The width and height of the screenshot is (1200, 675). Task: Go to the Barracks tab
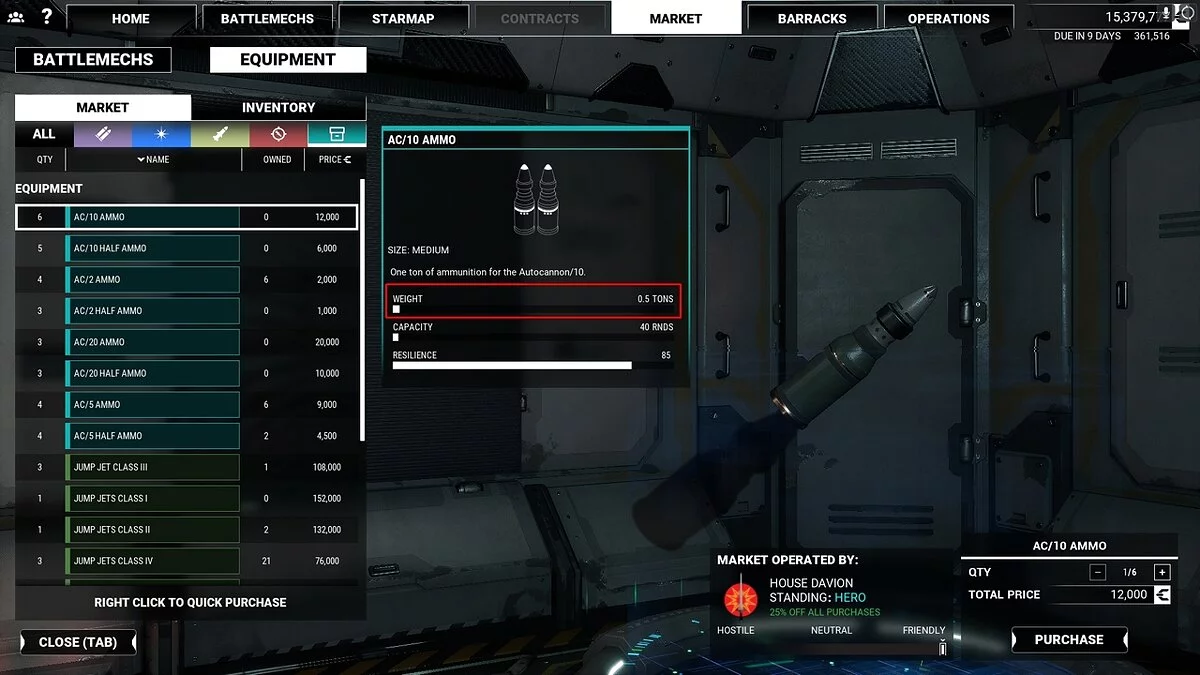813,18
